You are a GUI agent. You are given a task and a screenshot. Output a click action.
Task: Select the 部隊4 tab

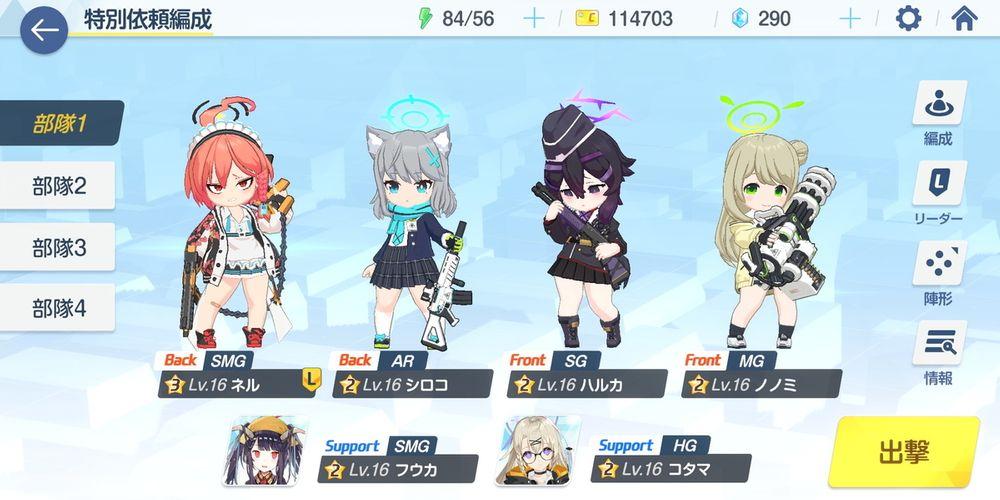point(59,308)
